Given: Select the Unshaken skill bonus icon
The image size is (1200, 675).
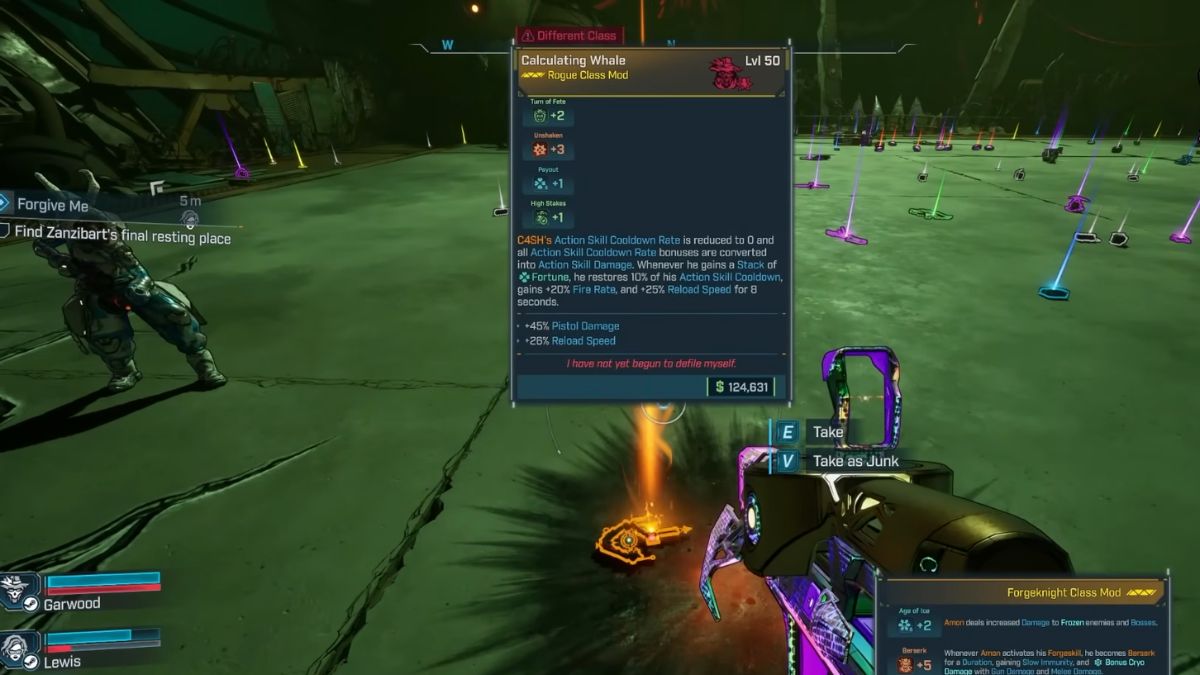Looking at the screenshot, I should coord(540,150).
